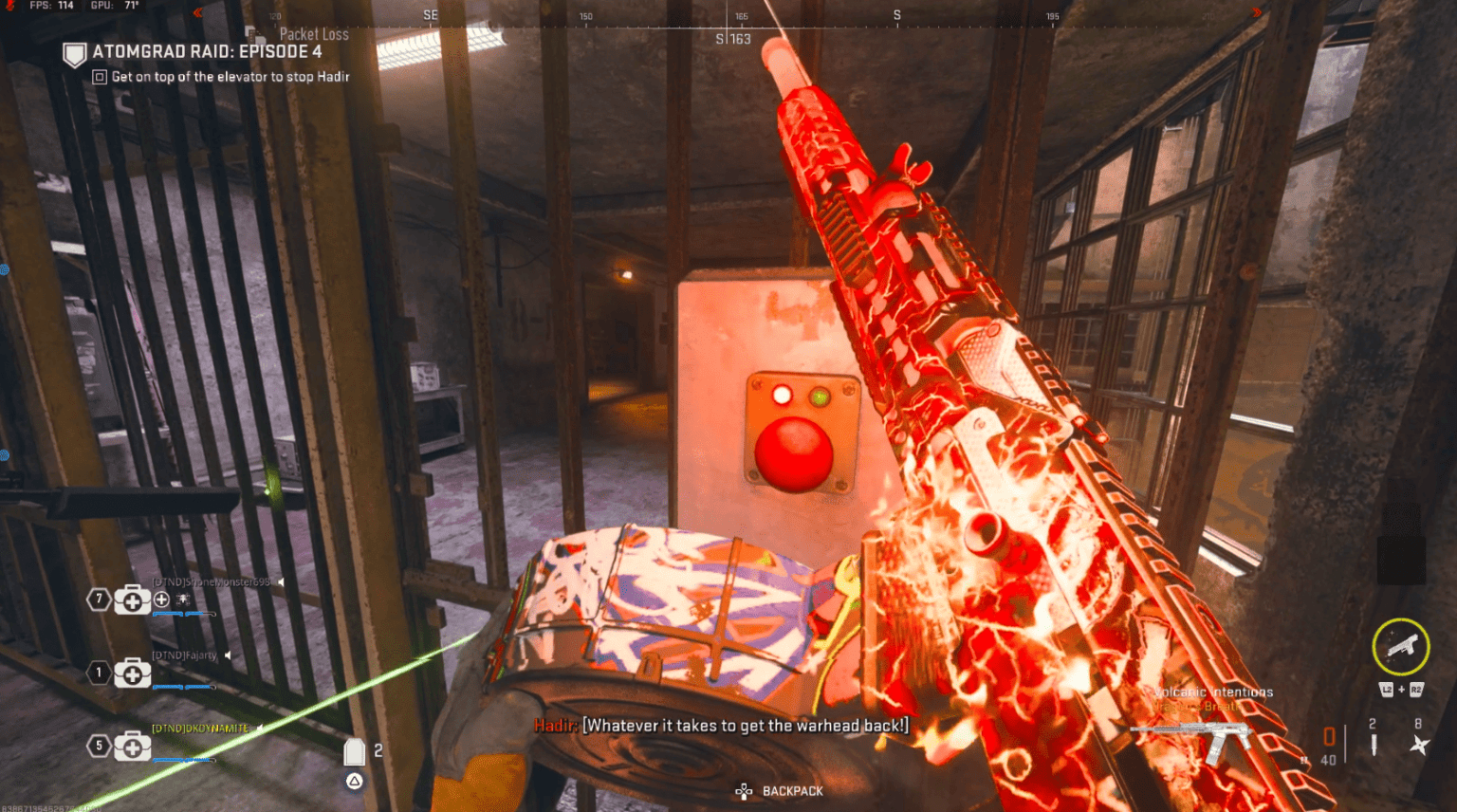Open the Atomgrad Raid Episode 4 objective tracker

point(207,52)
